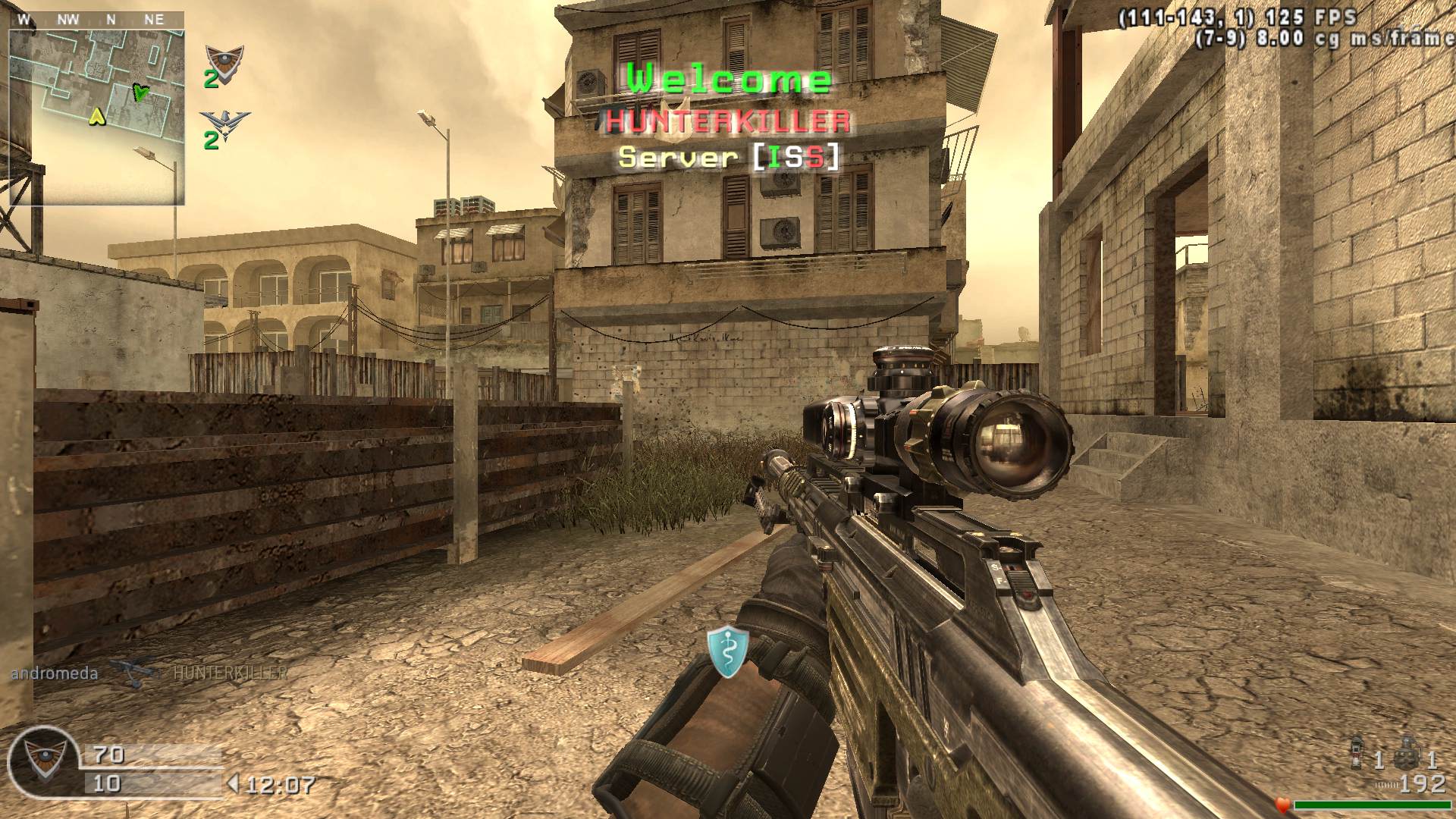Image resolution: width=1456 pixels, height=819 pixels.
Task: Click the shield team emblem above the scores
Action: [224, 58]
